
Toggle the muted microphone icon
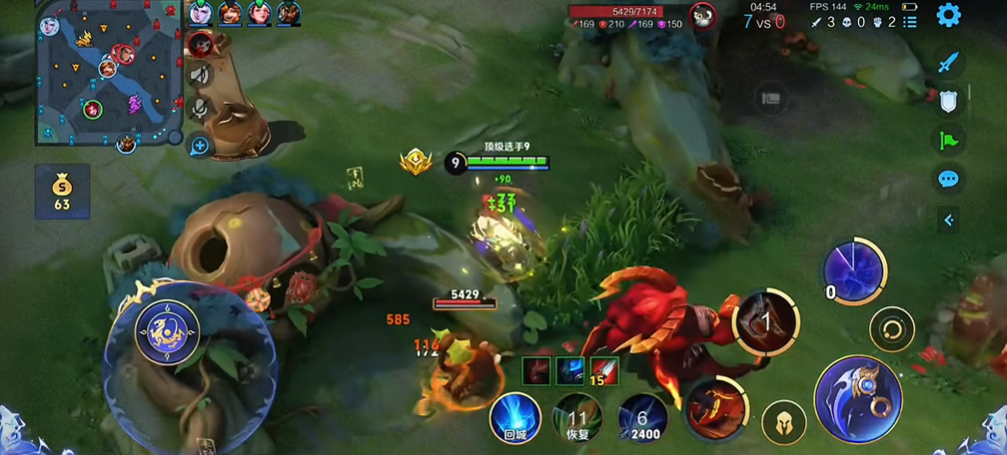point(200,108)
